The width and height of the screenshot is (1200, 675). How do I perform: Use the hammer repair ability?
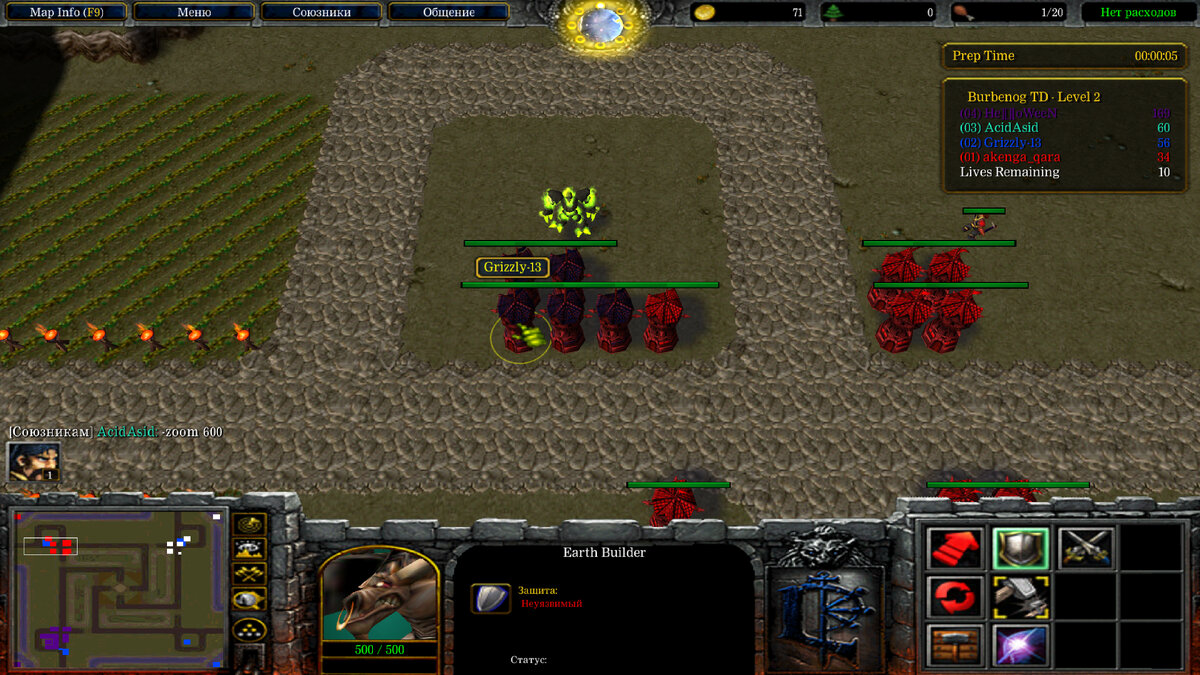[1020, 597]
